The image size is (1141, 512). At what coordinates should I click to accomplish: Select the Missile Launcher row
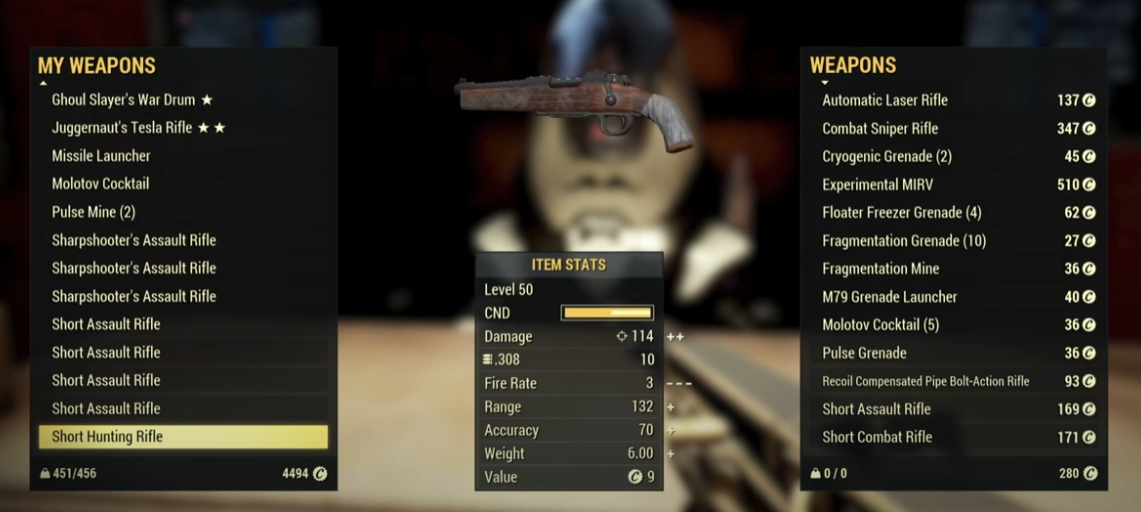101,156
